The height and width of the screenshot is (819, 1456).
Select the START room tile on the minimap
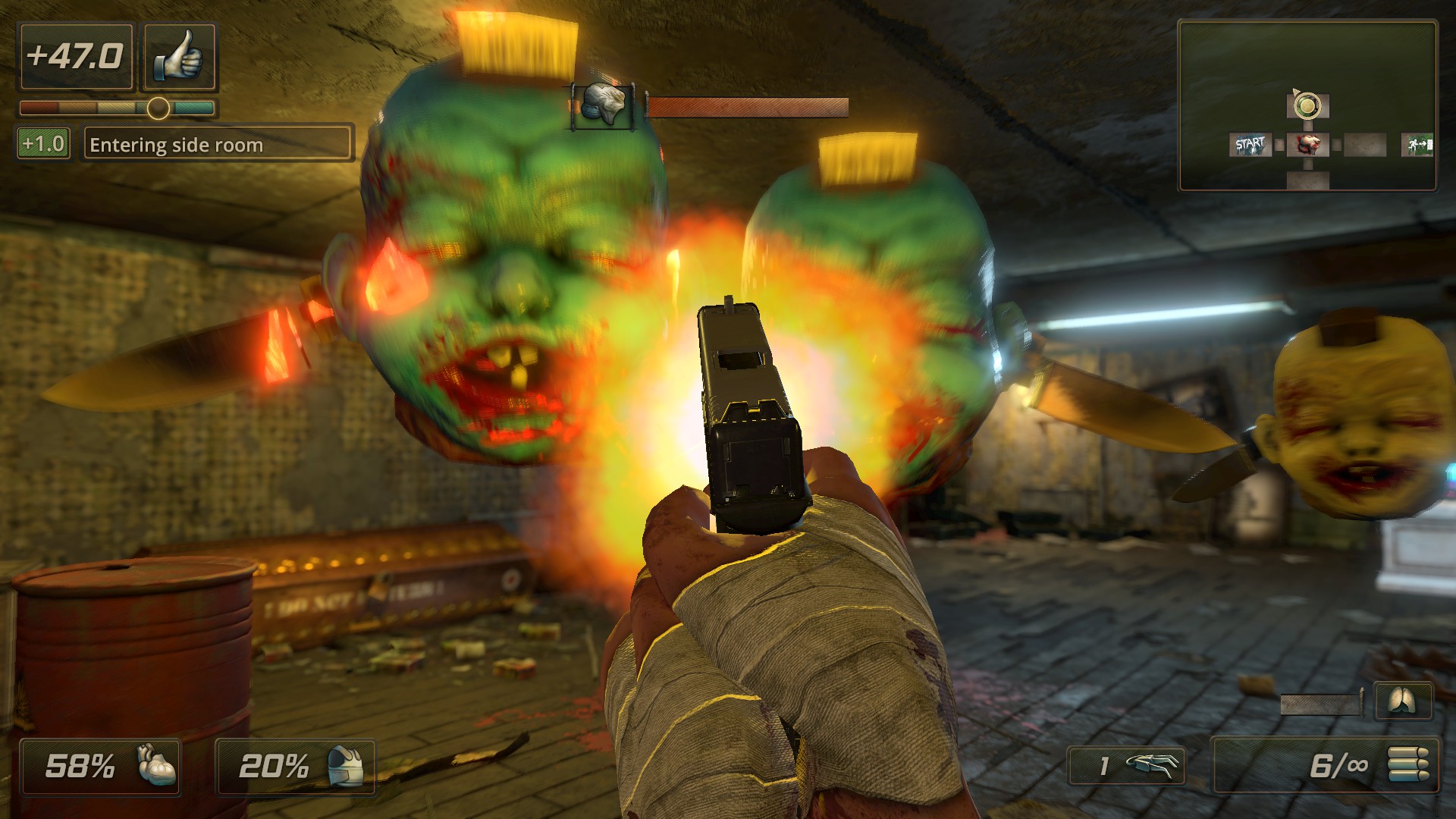coord(1250,145)
